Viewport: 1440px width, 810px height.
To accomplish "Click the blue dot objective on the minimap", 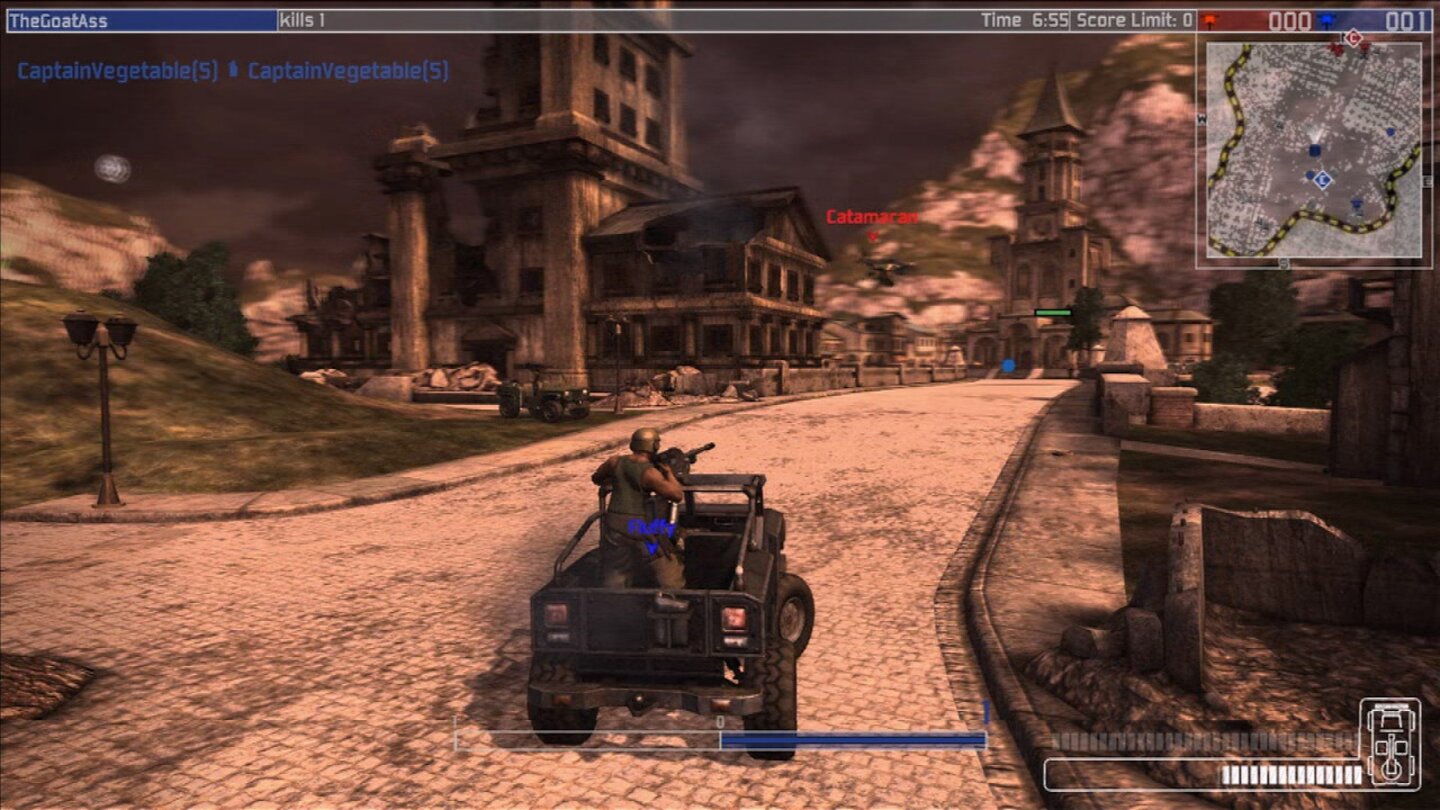I will (1390, 132).
